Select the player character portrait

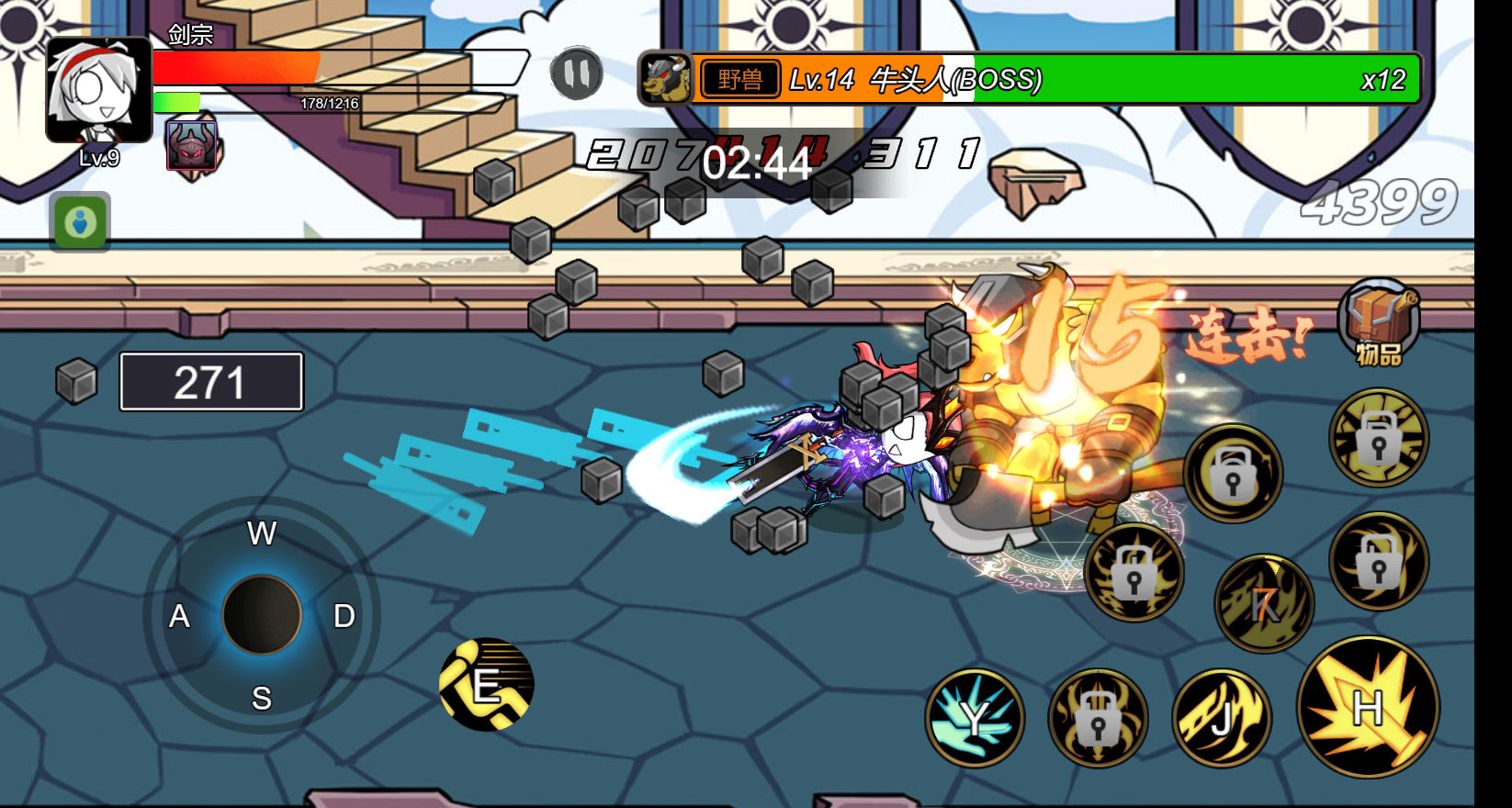click(99, 90)
